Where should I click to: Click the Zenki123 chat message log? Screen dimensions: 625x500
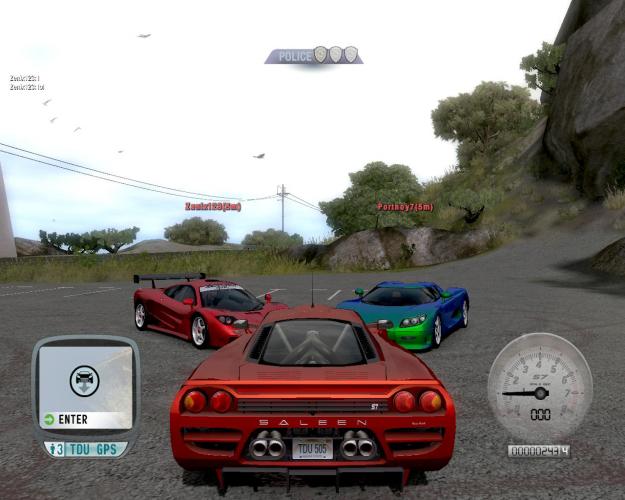(27, 83)
